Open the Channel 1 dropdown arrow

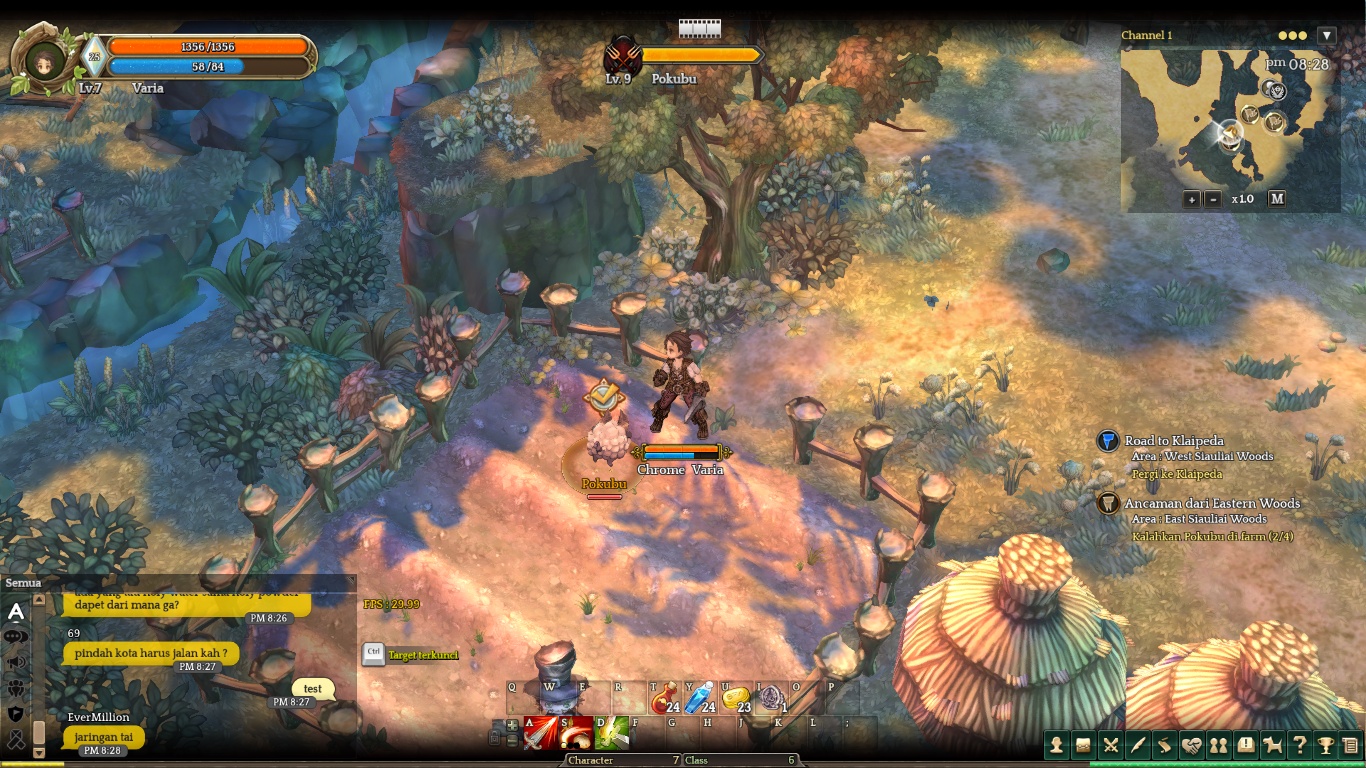(1327, 35)
